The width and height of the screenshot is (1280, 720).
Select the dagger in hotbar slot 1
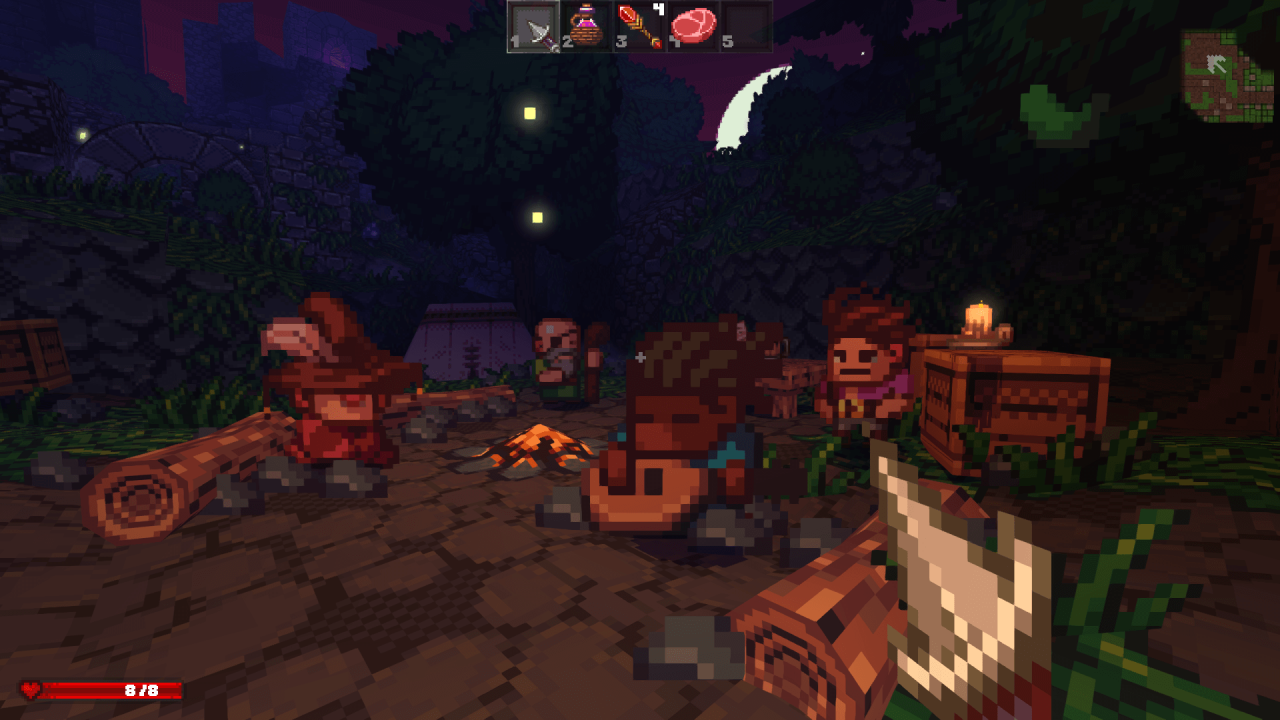(x=533, y=27)
